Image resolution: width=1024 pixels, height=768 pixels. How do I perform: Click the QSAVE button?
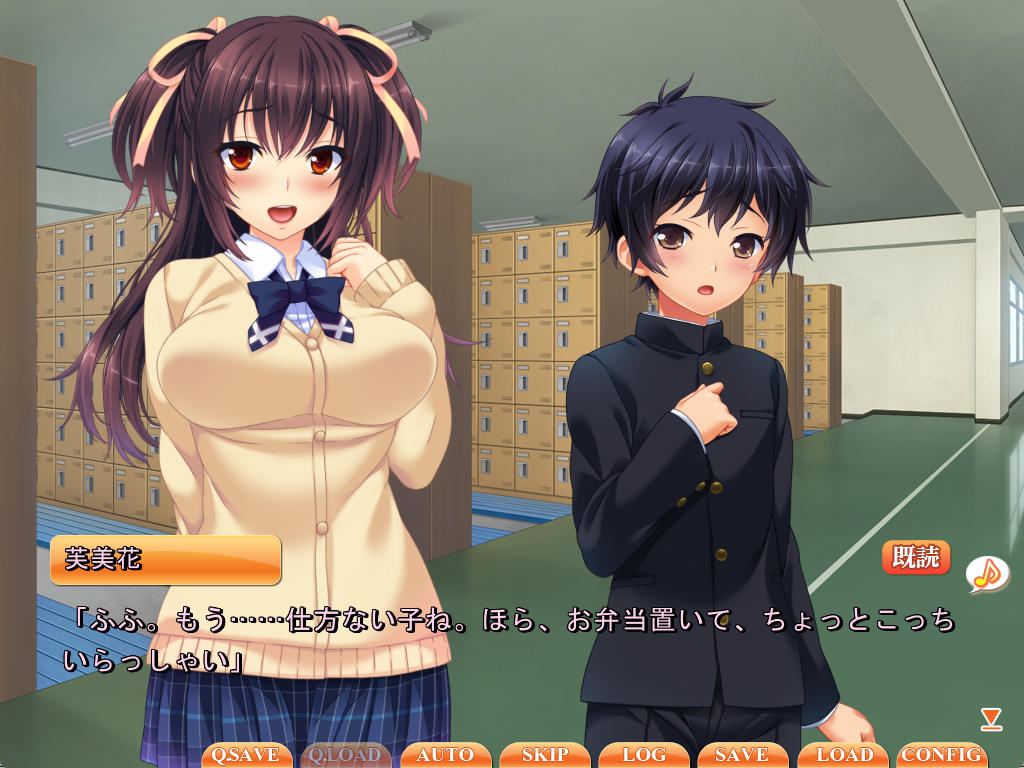[247, 755]
